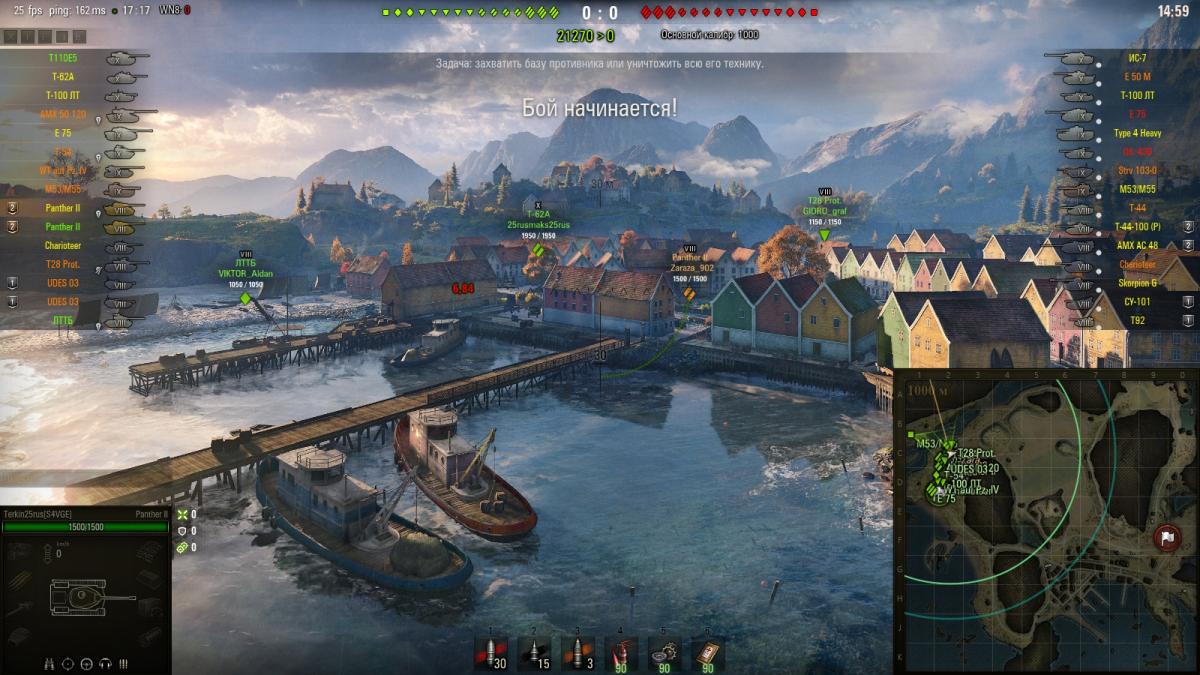Viewport: 1200px width, 675px height.
Task: Select T110E5 in the allied team list
Action: pos(62,58)
